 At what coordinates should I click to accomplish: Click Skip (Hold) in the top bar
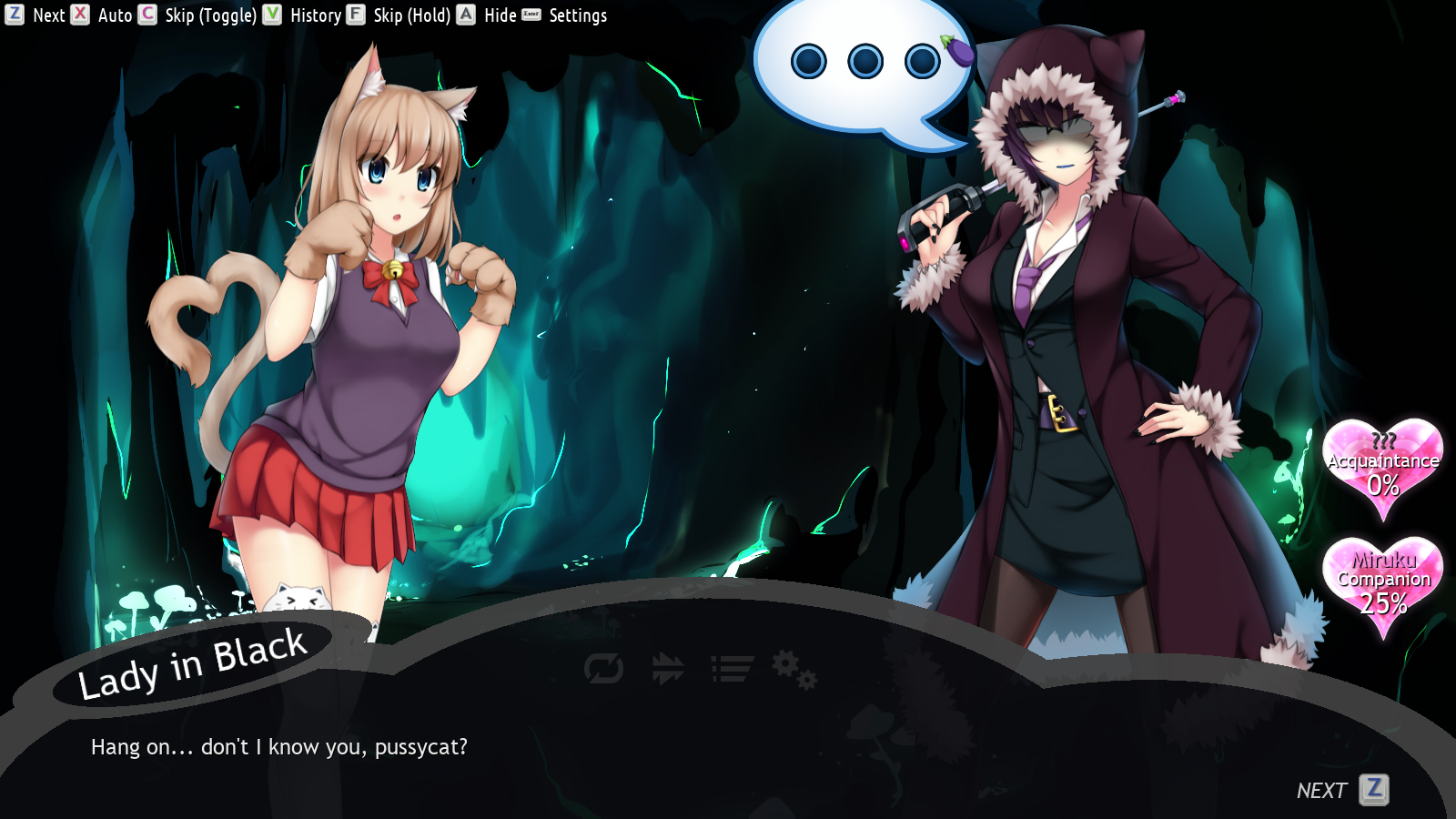(414, 15)
